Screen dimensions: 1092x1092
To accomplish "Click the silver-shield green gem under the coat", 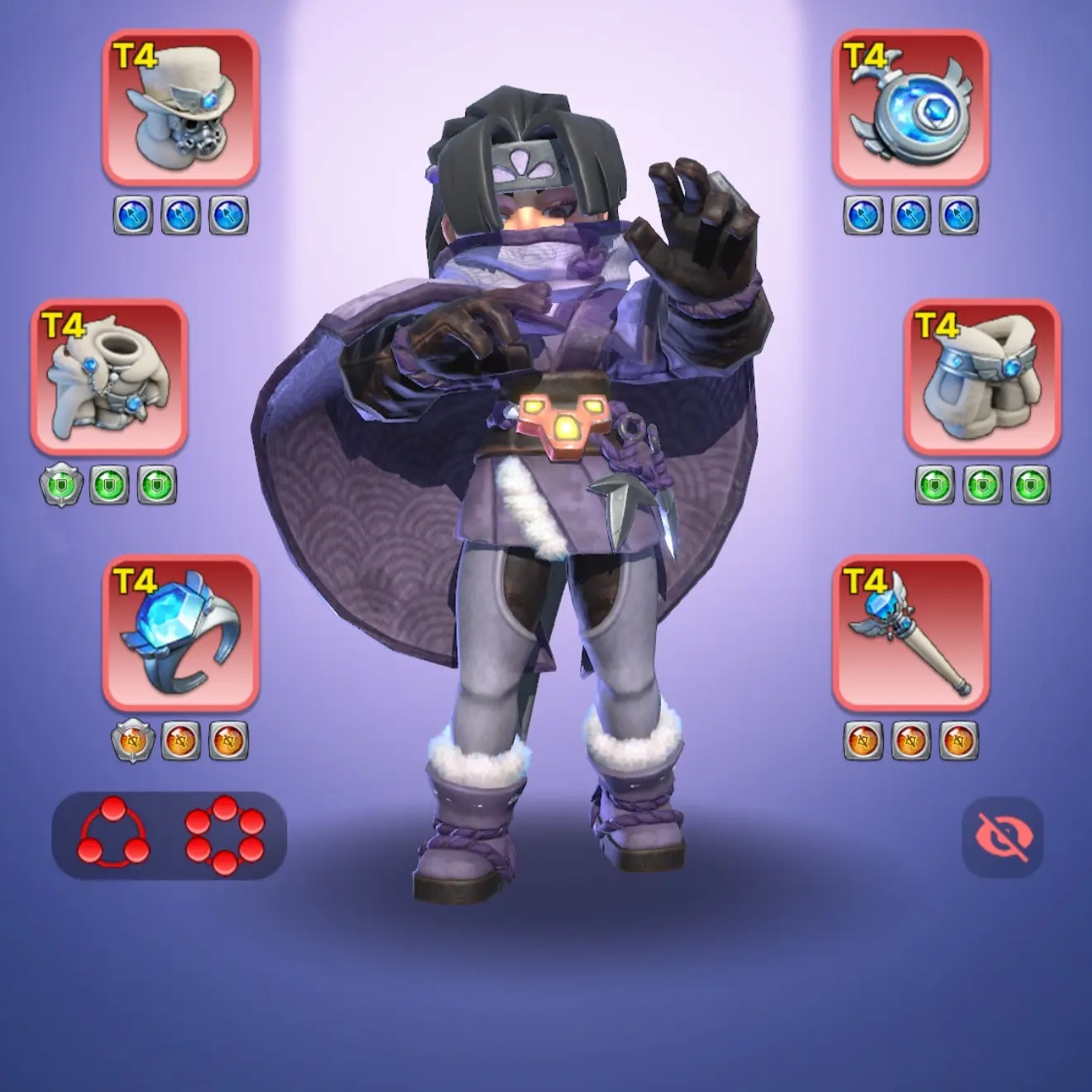I will pos(61,486).
